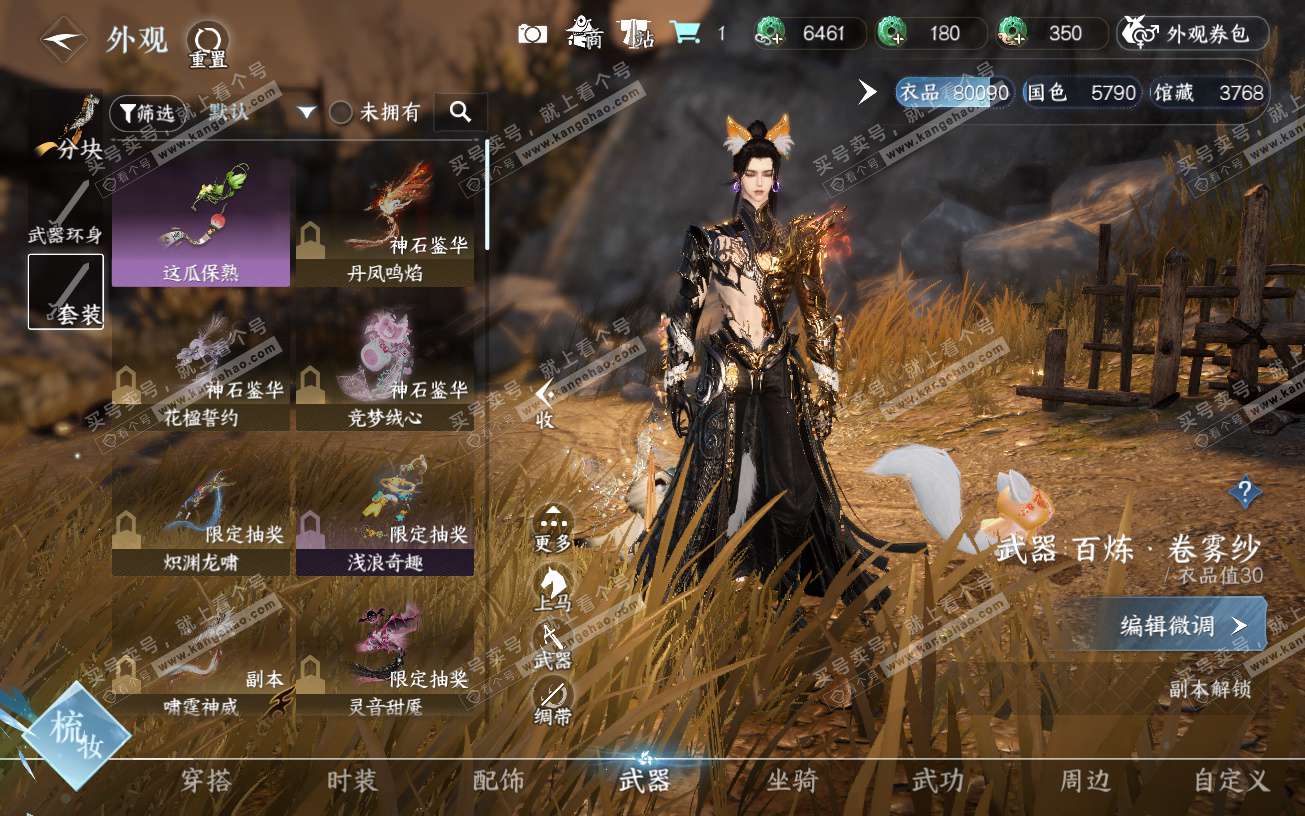Click the back arrow beside 外观
1305x816 pixels.
pyautogui.click(x=63, y=40)
